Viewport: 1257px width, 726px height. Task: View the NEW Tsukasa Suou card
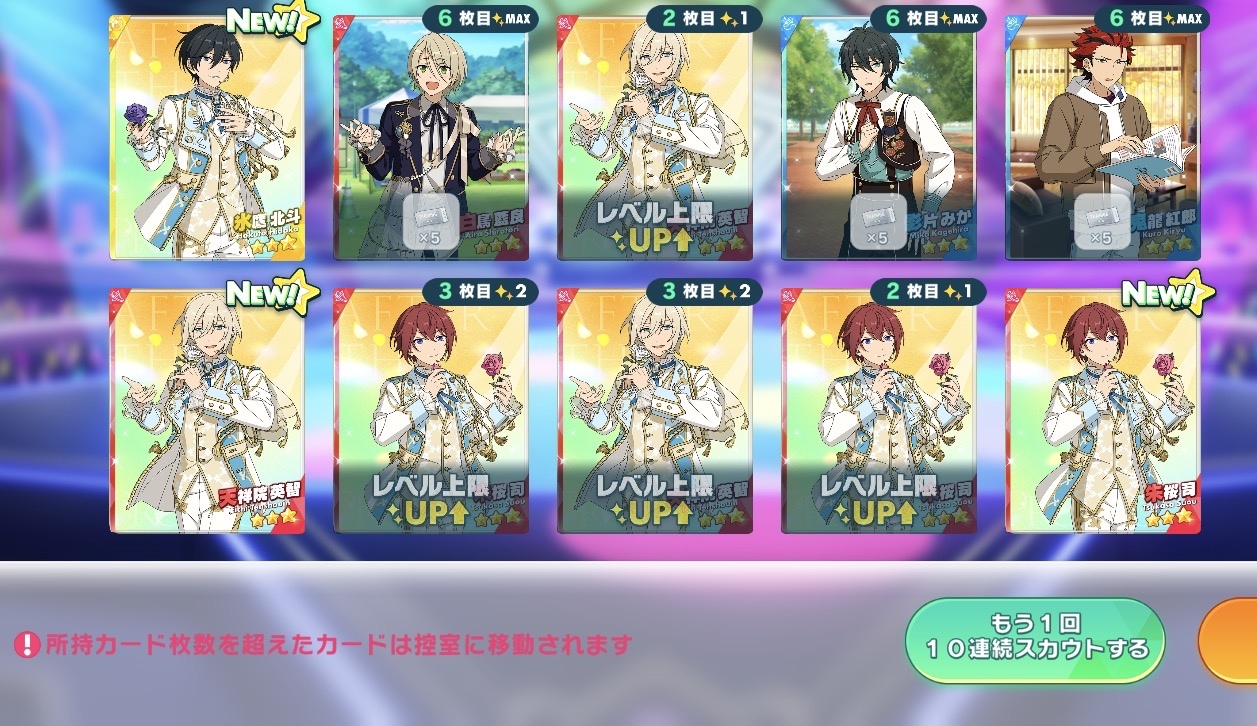[1102, 412]
